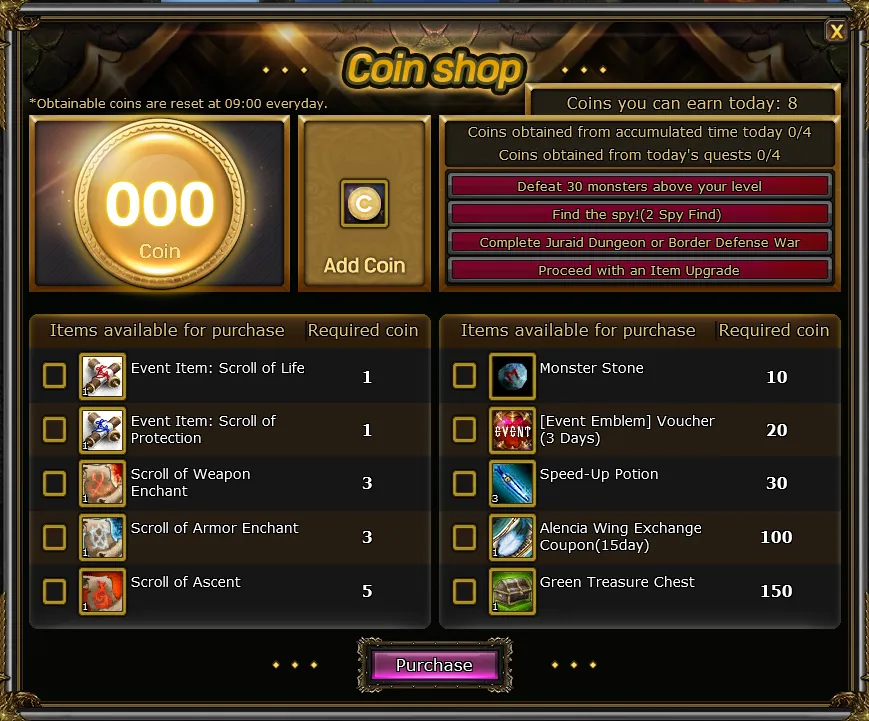Toggle the Alencia Wing Exchange Coupon checkbox
Viewport: 869px width, 721px height.
pyautogui.click(x=464, y=537)
